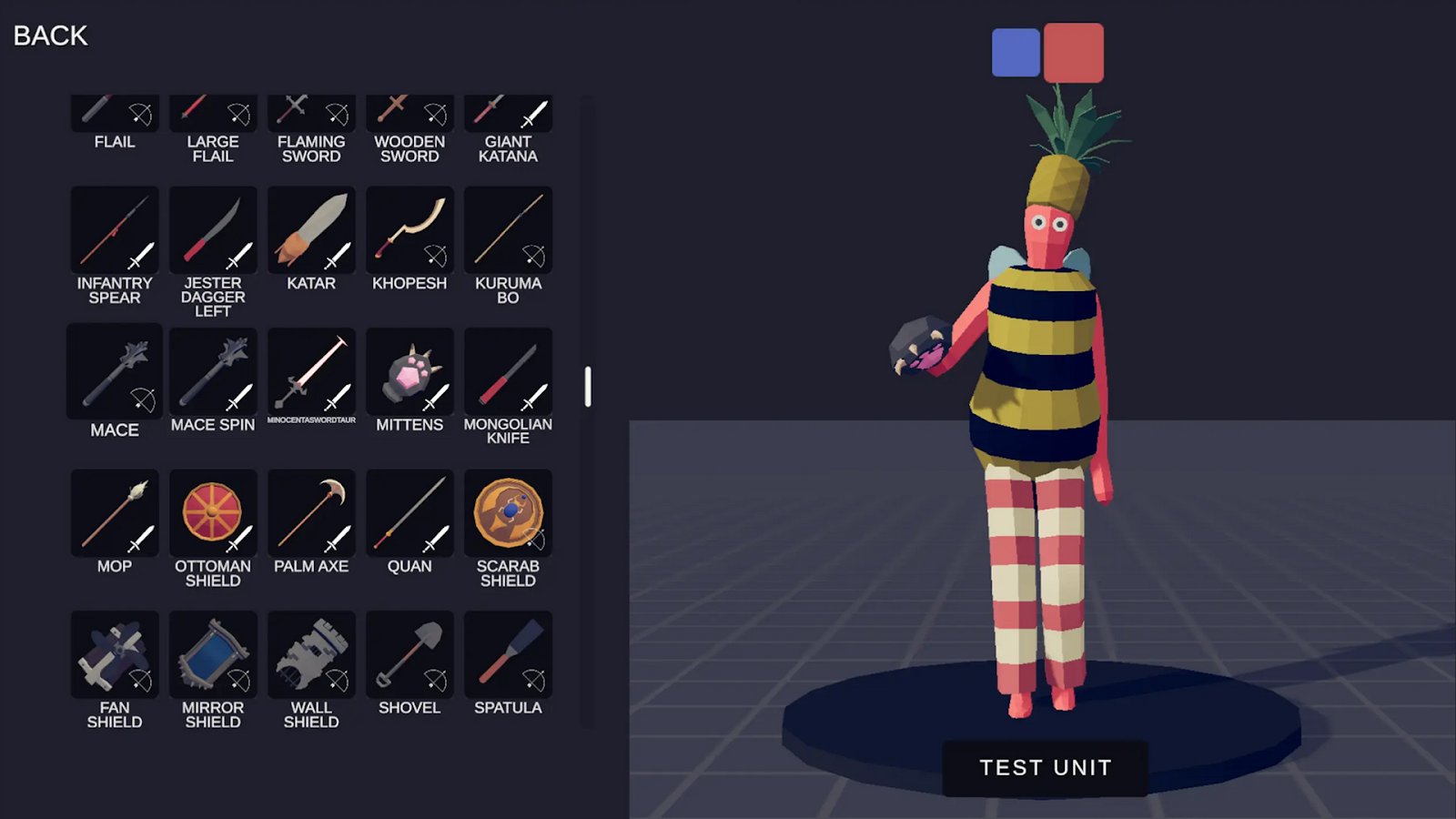This screenshot has width=1456, height=819.
Task: Select the Flail weapon
Action: coord(114,112)
